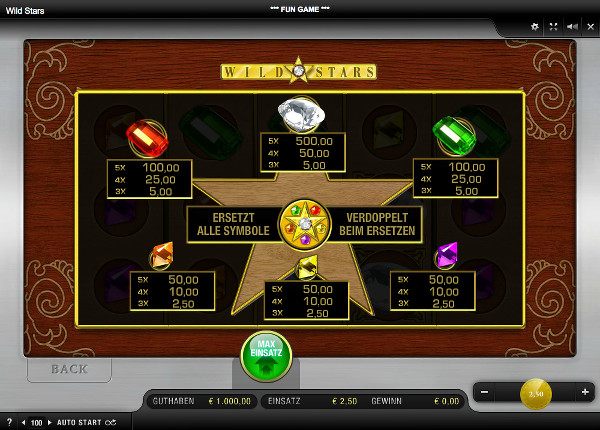The width and height of the screenshot is (600, 430).
Task: Start Auto Start spins
Action: pyautogui.click(x=85, y=423)
